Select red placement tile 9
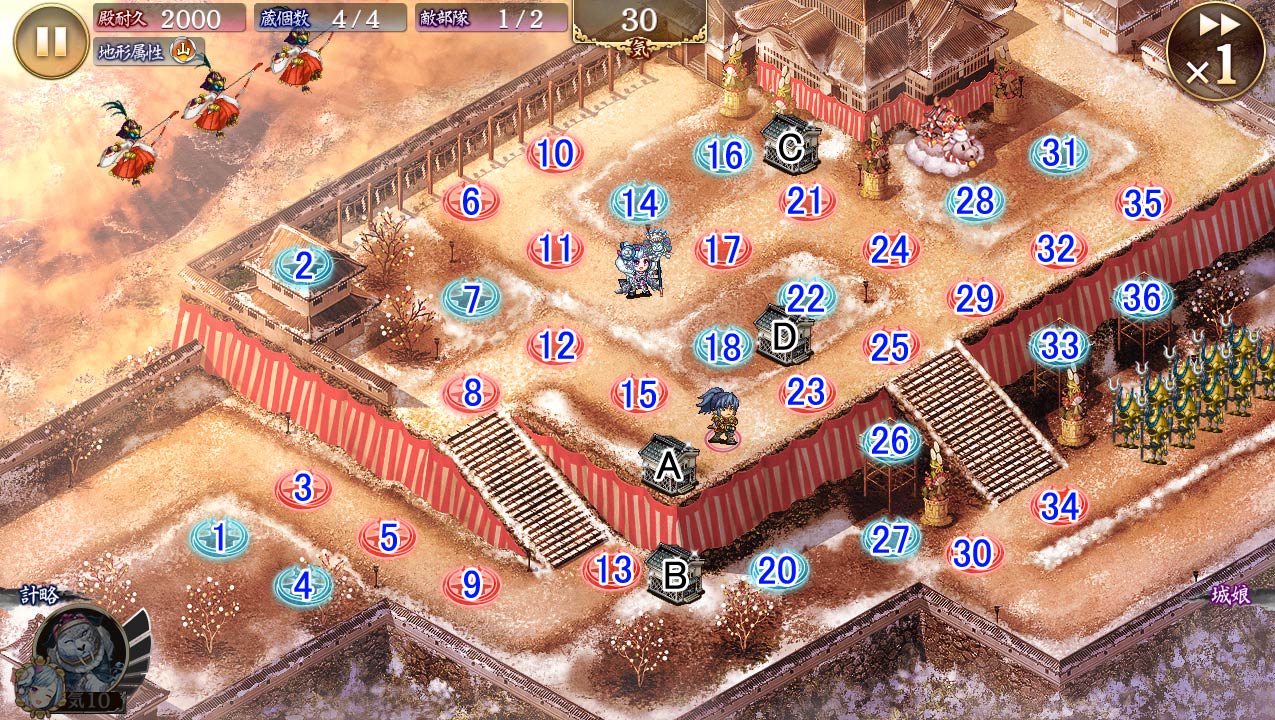Image resolution: width=1275 pixels, height=720 pixels. (x=471, y=583)
